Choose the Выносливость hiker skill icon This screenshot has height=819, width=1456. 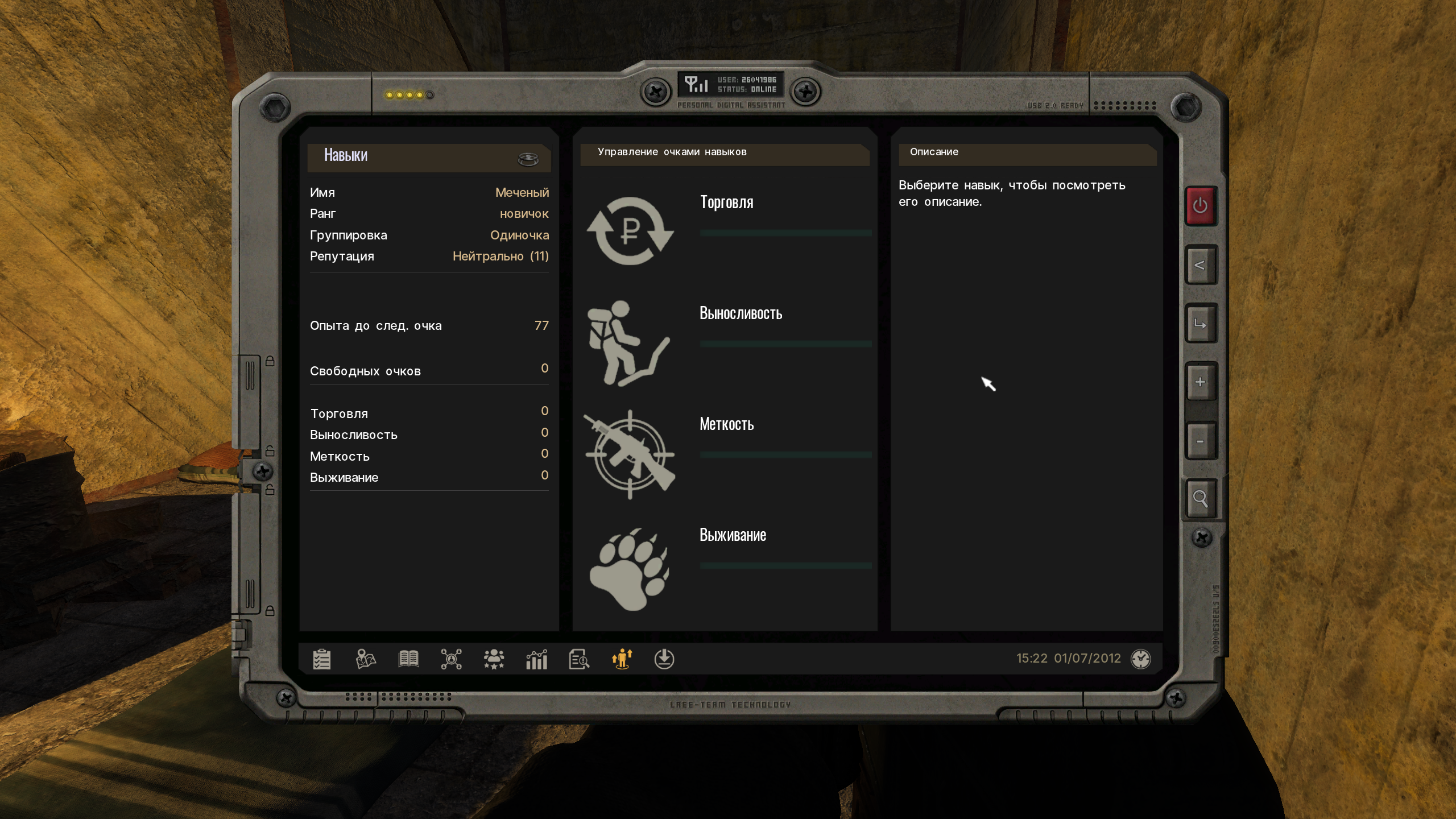628,343
